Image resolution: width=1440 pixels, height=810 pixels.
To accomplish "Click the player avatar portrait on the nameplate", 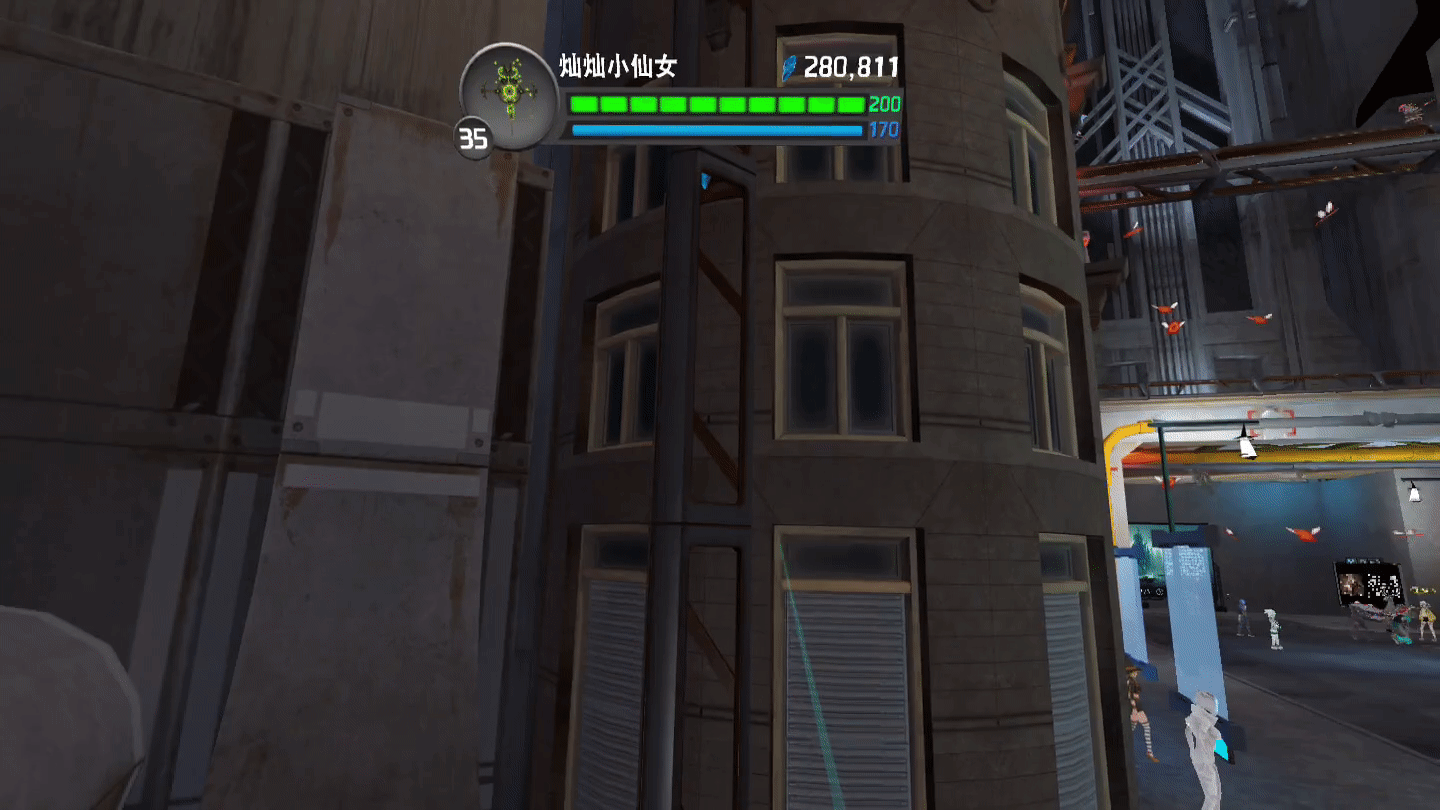I will click(509, 93).
